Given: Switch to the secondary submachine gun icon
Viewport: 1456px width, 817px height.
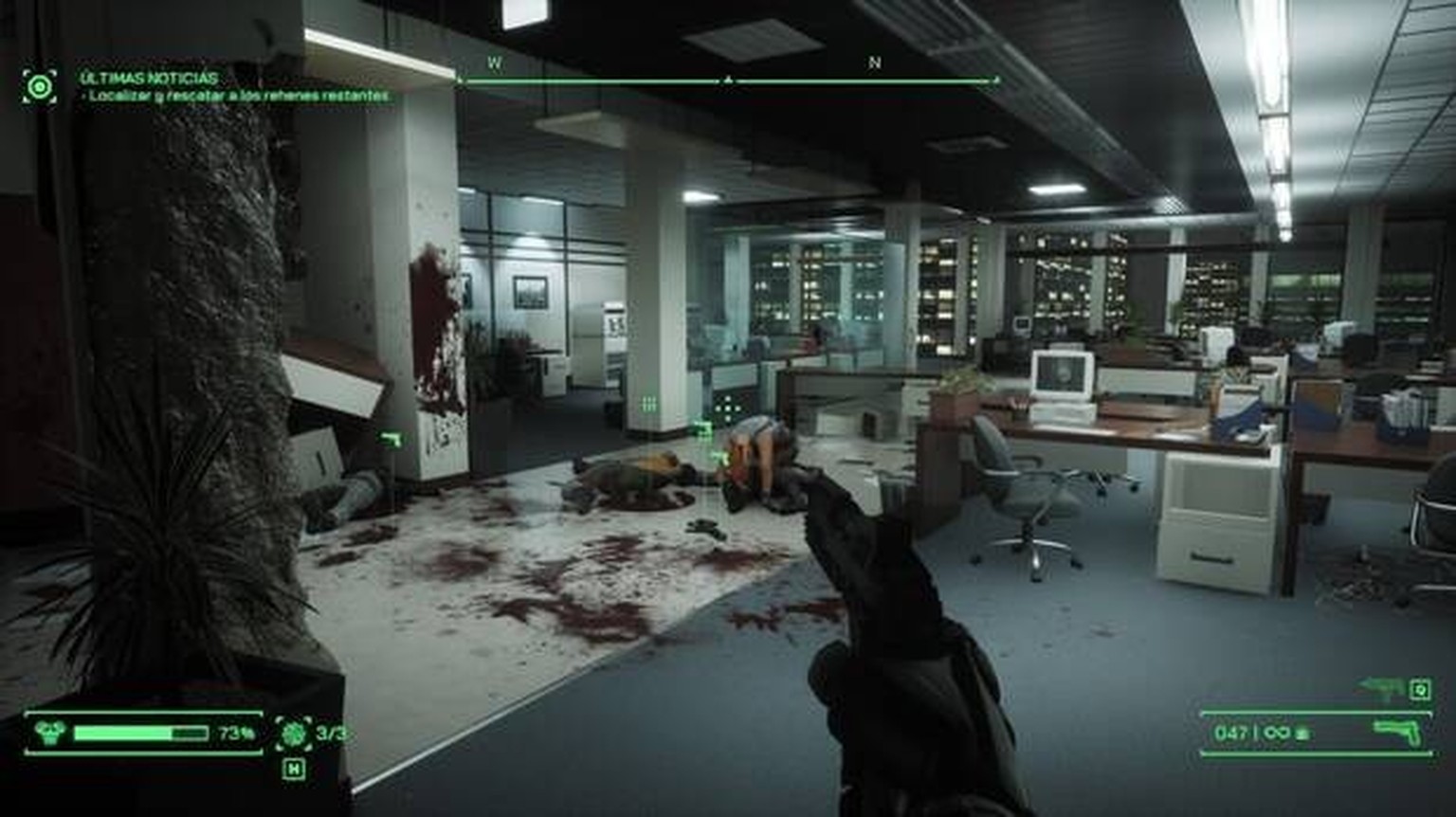Looking at the screenshot, I should click(1382, 689).
